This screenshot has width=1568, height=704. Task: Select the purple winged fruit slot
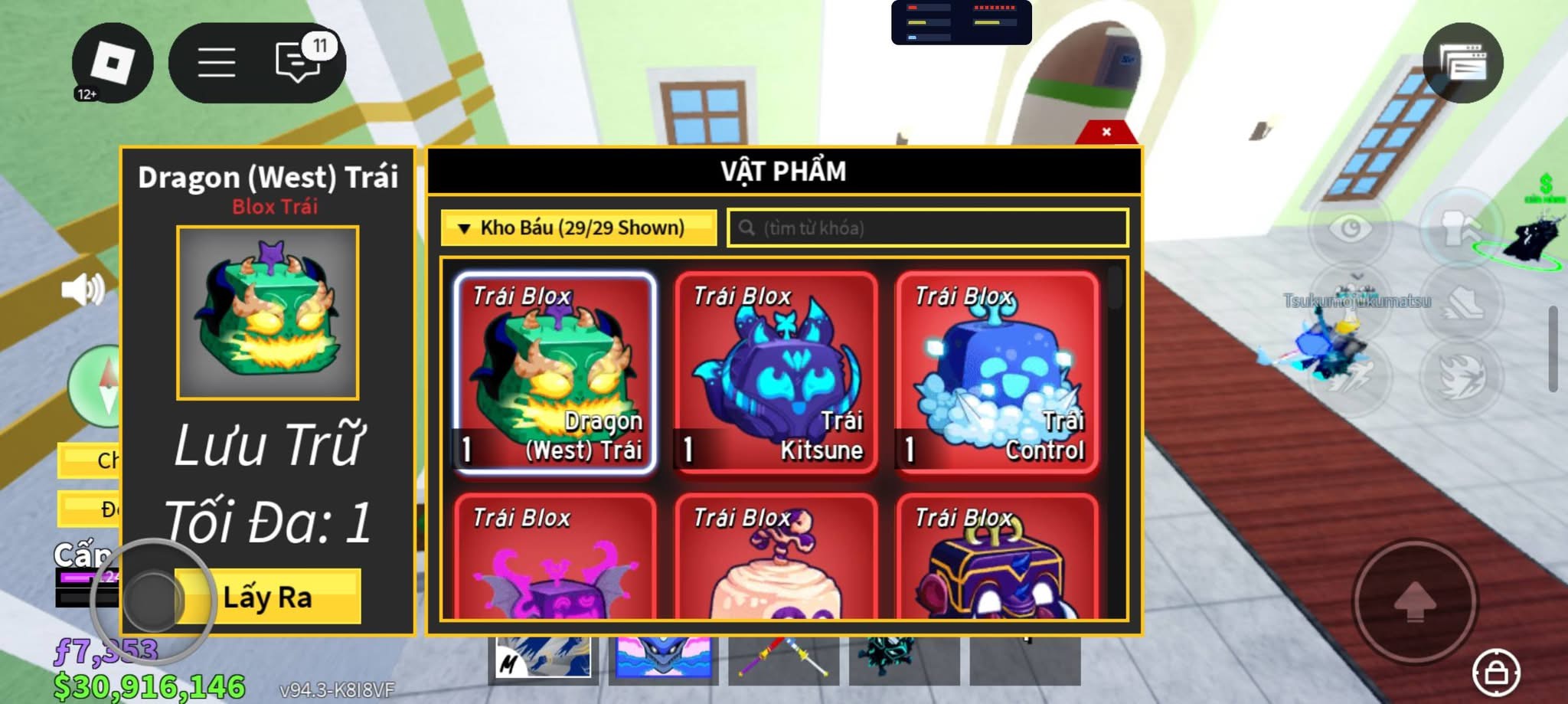555,559
